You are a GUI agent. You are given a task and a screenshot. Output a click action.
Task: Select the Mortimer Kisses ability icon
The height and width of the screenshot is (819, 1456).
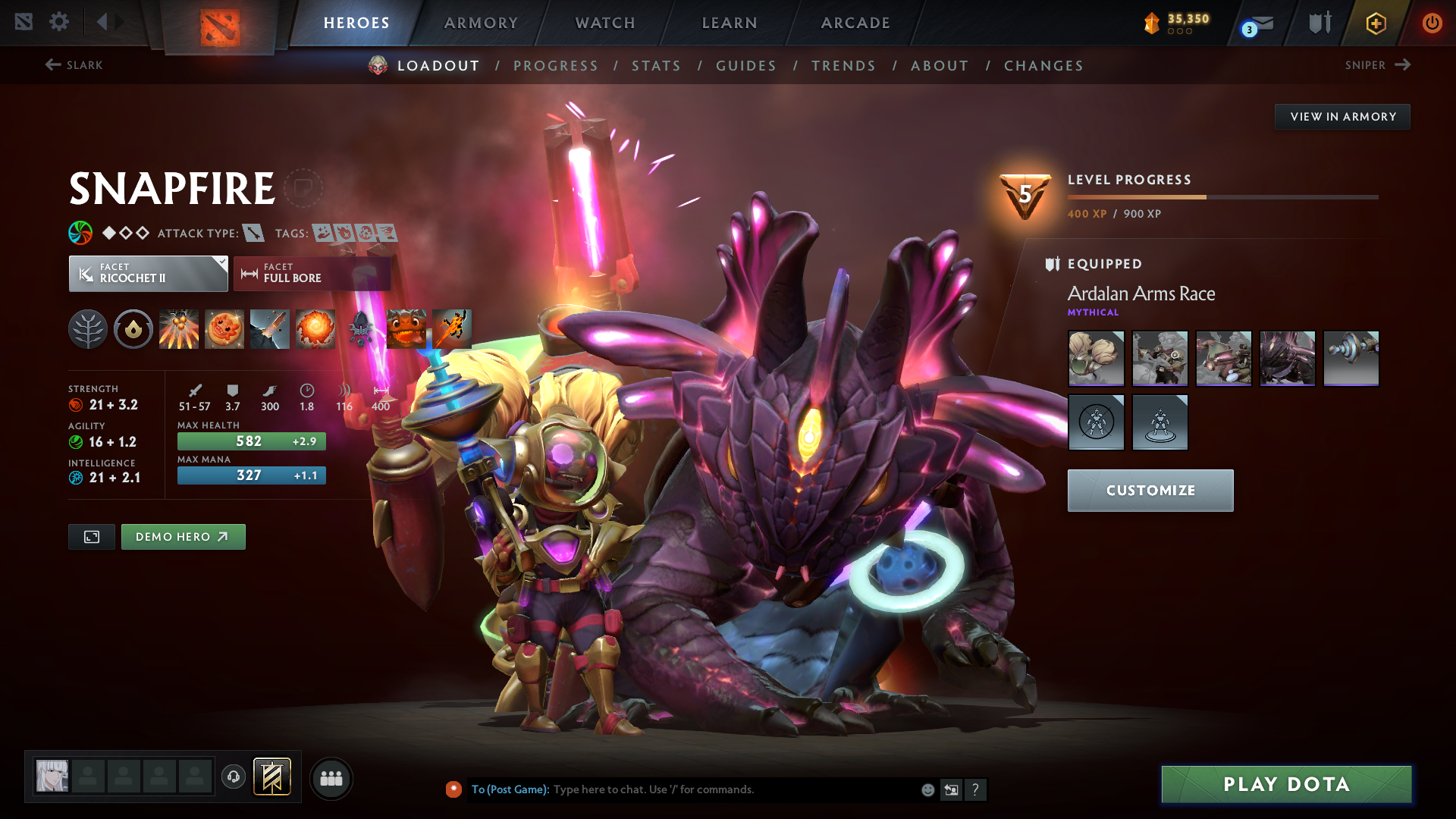[x=315, y=328]
